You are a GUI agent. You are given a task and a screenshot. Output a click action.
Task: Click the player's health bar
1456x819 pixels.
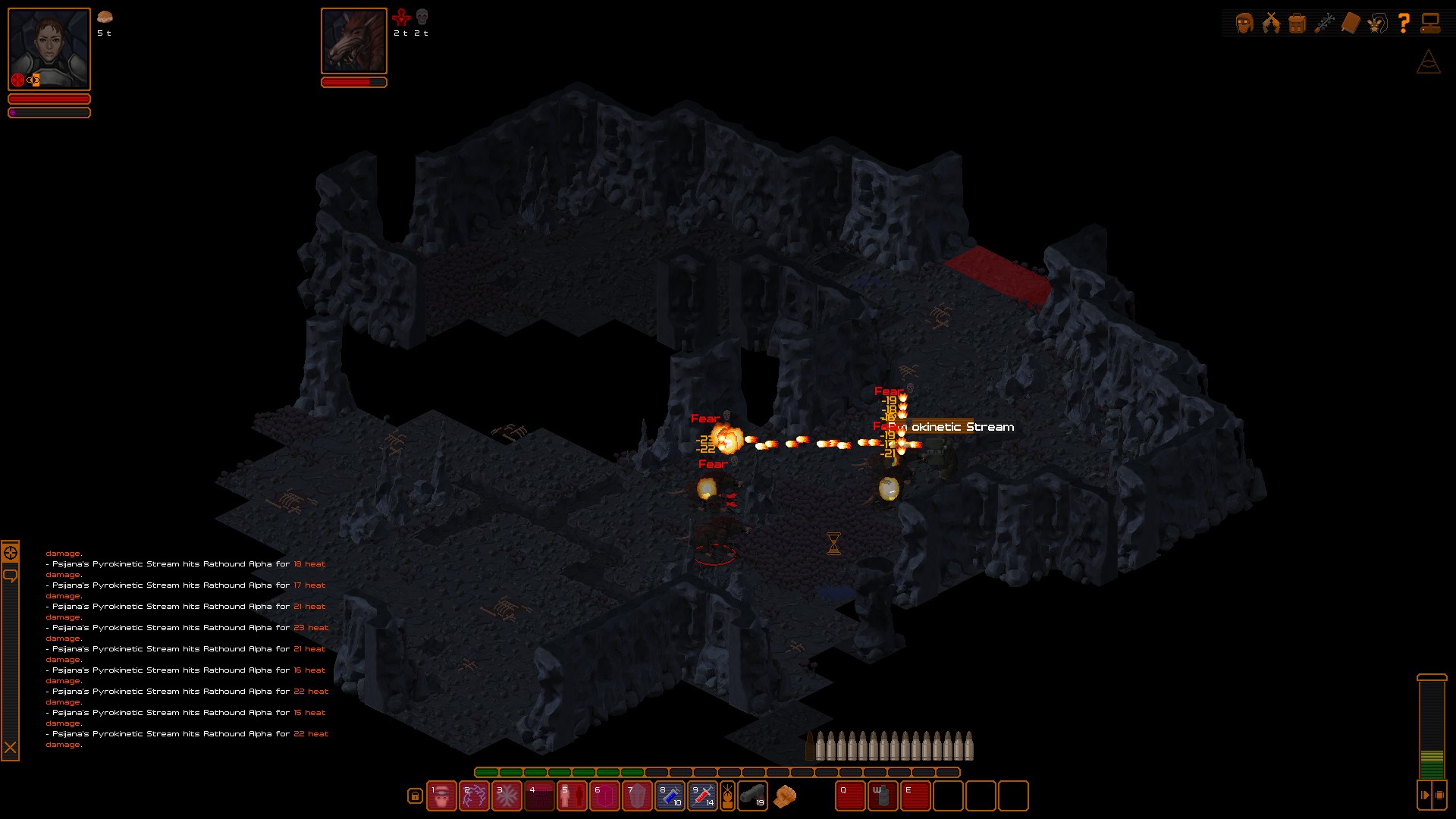point(49,99)
